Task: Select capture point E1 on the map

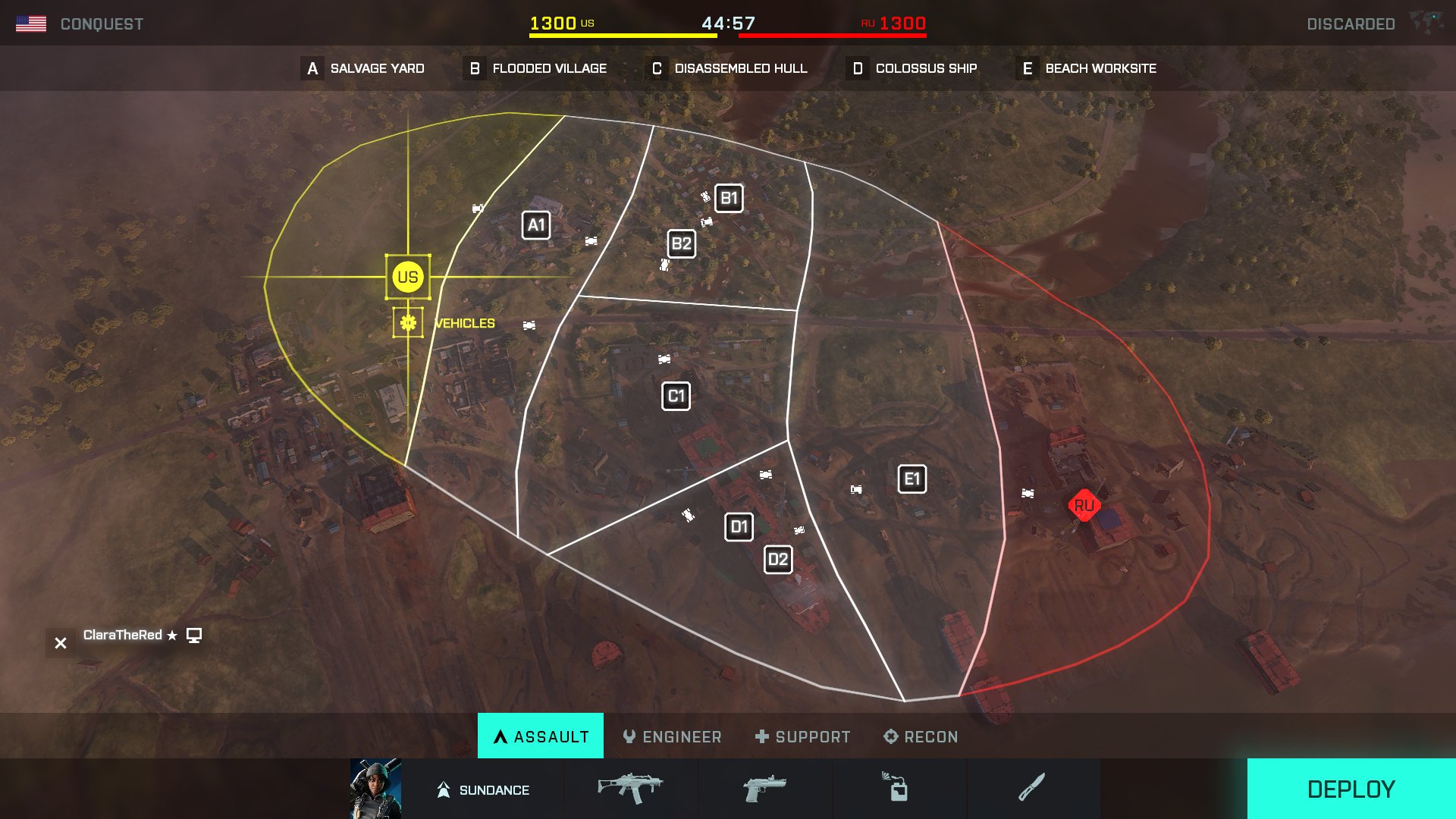Action: [x=912, y=479]
